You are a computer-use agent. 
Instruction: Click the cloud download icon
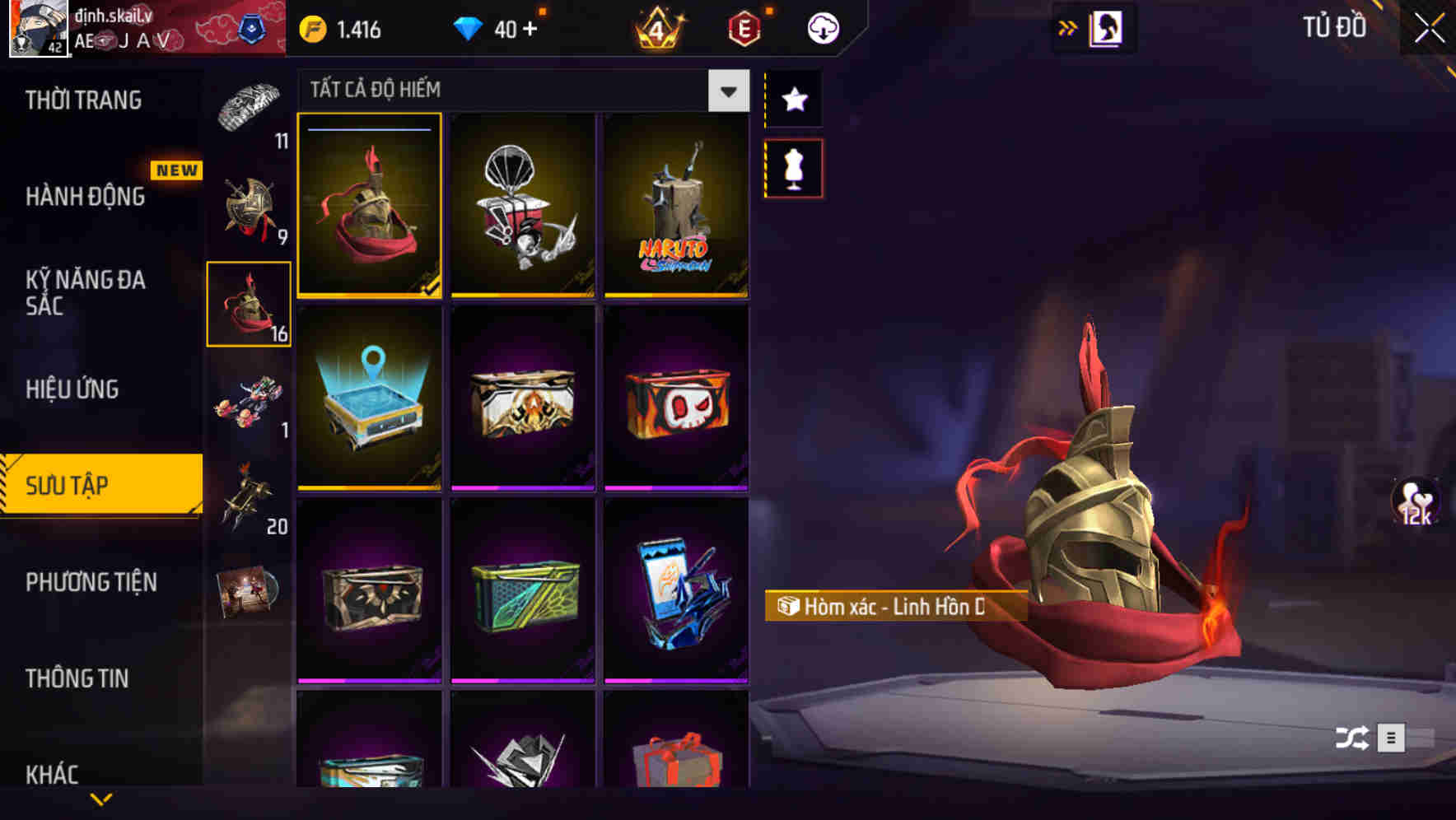pyautogui.click(x=820, y=27)
